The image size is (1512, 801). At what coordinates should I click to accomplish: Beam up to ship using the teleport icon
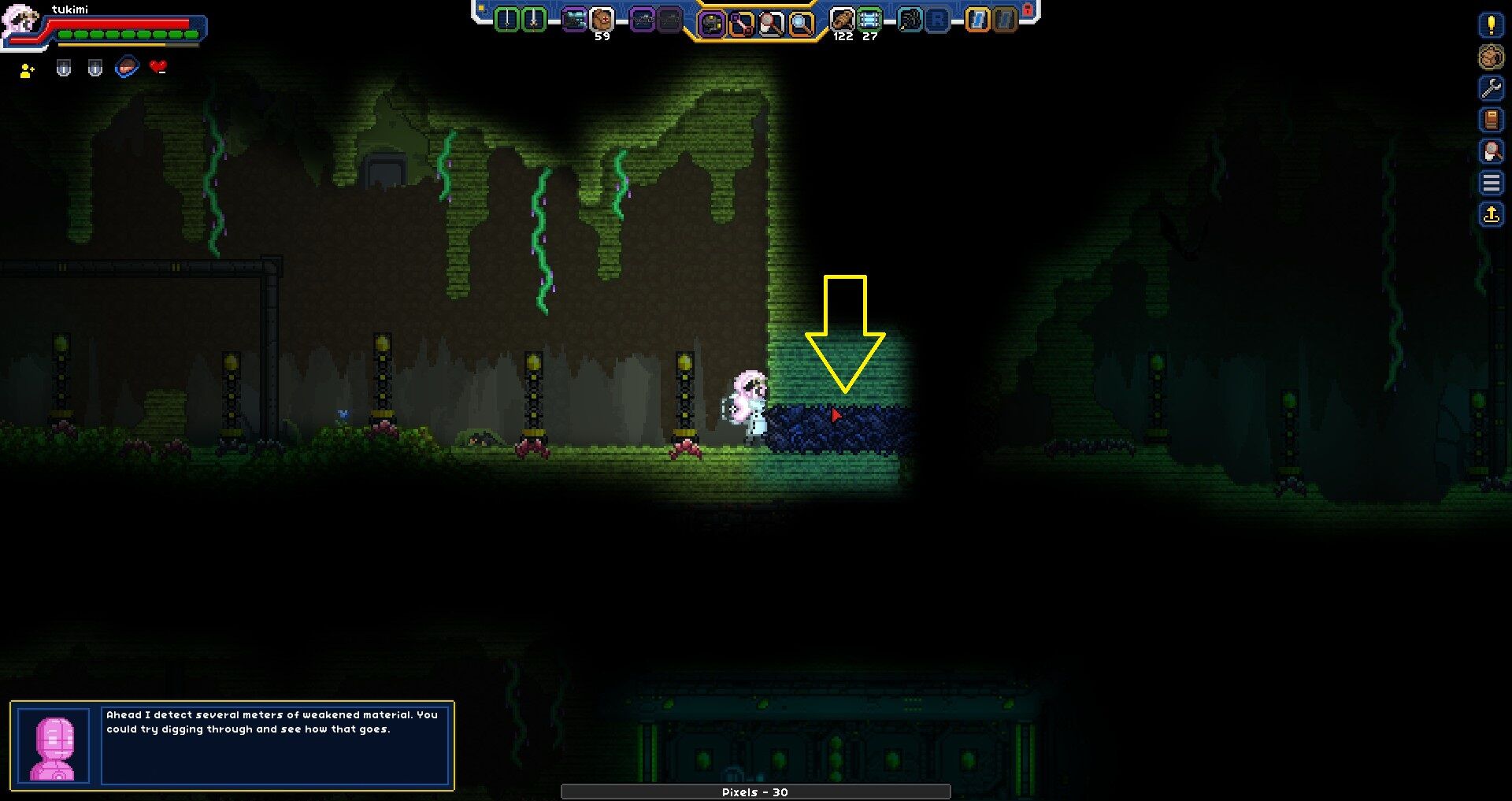point(1492,213)
